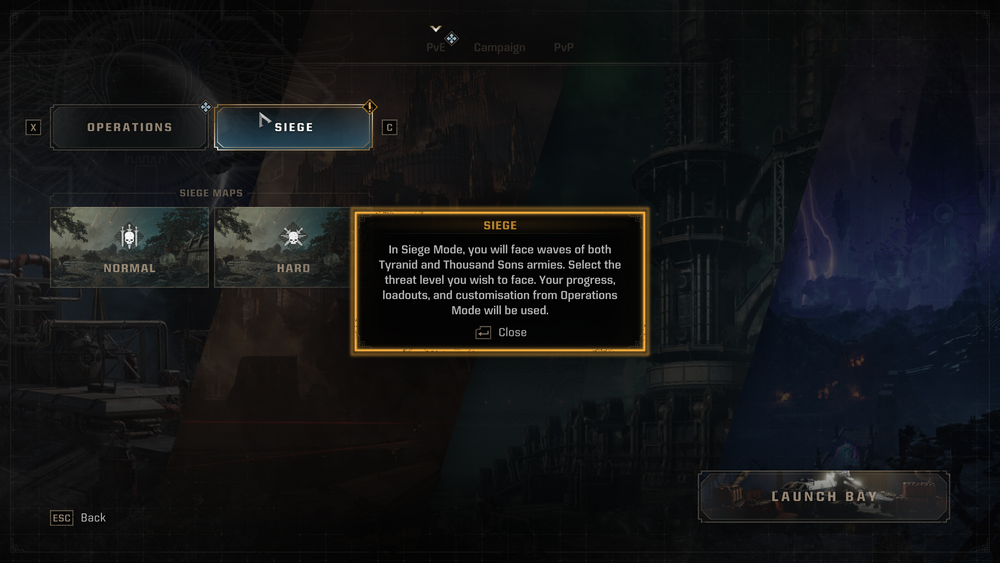The image size is (1000, 563).
Task: Switch to the PvE mode tab
Action: pos(436,47)
